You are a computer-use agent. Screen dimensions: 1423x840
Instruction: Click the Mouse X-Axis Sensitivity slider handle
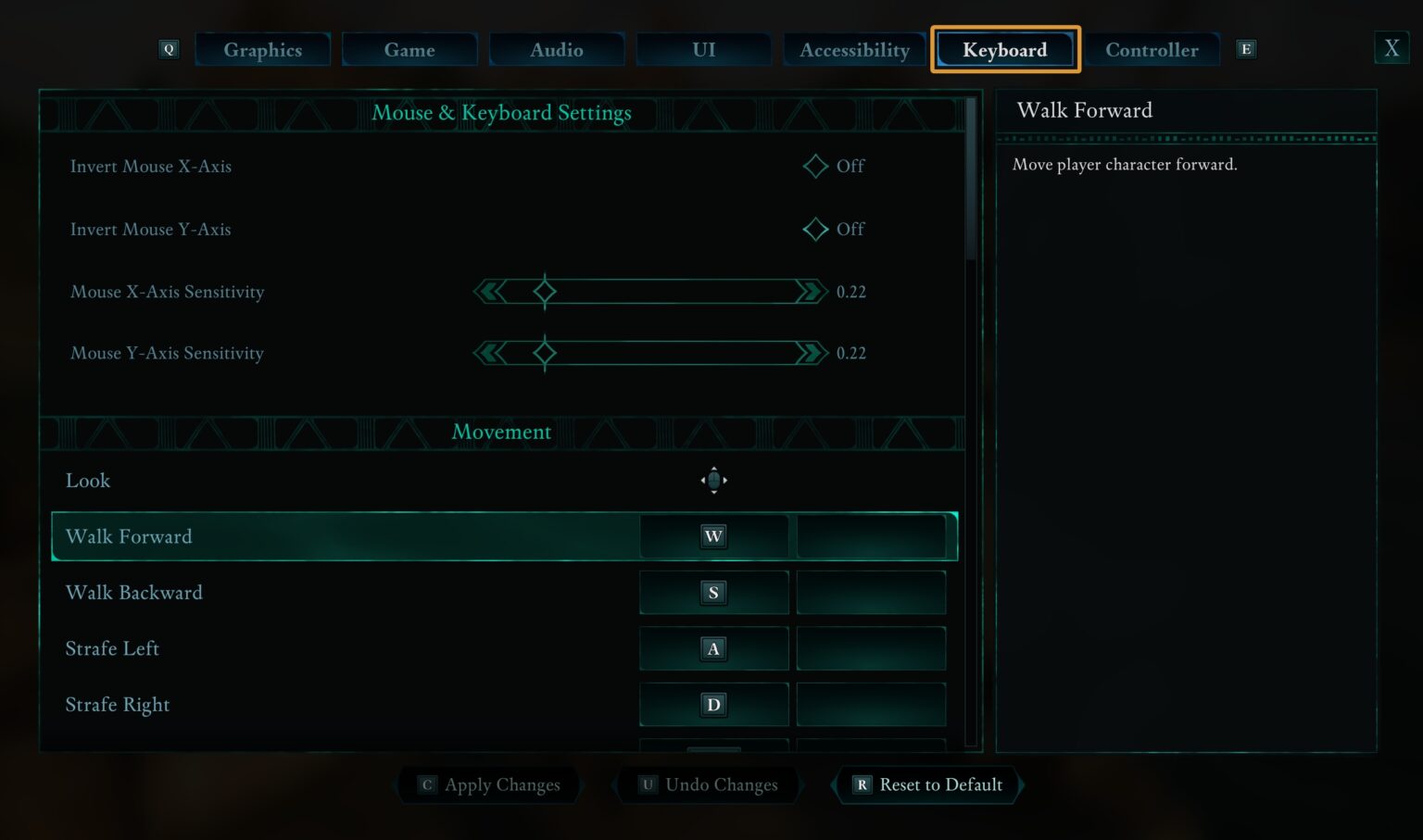(x=545, y=291)
